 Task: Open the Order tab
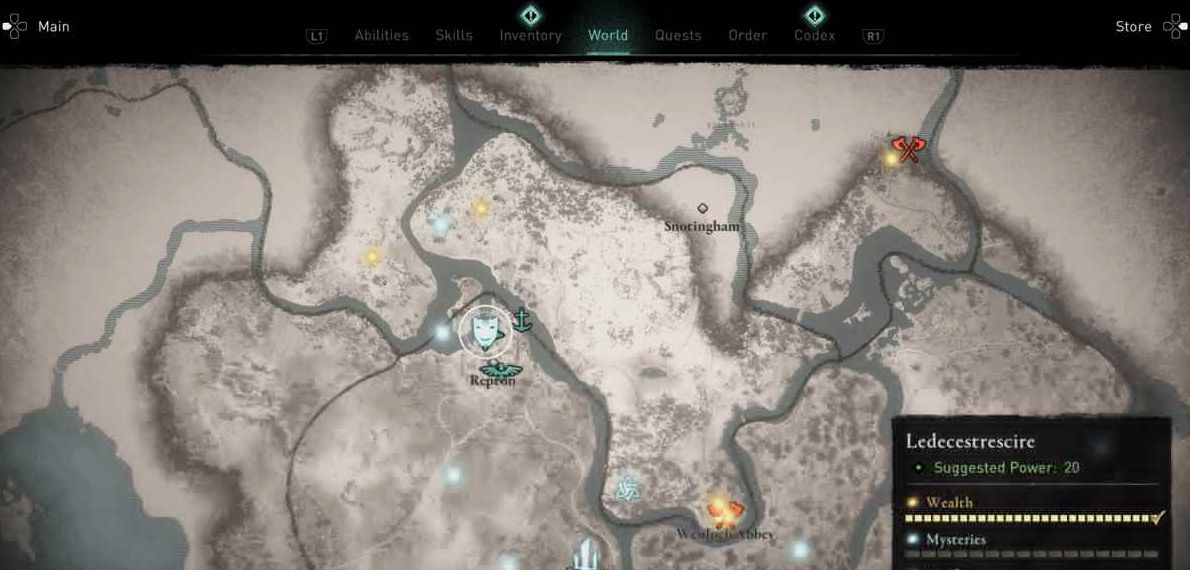[x=747, y=35]
